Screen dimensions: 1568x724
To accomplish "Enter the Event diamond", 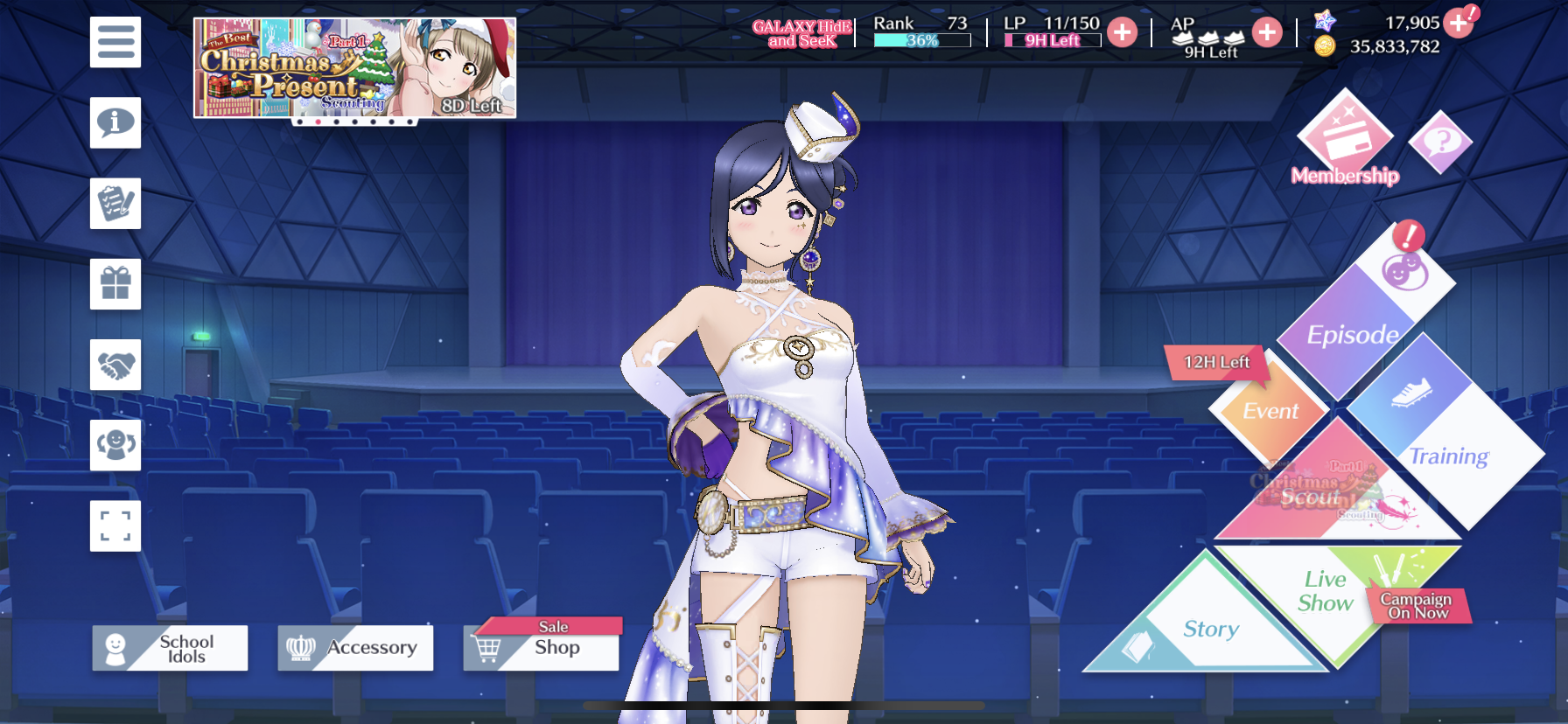I will tap(1270, 411).
